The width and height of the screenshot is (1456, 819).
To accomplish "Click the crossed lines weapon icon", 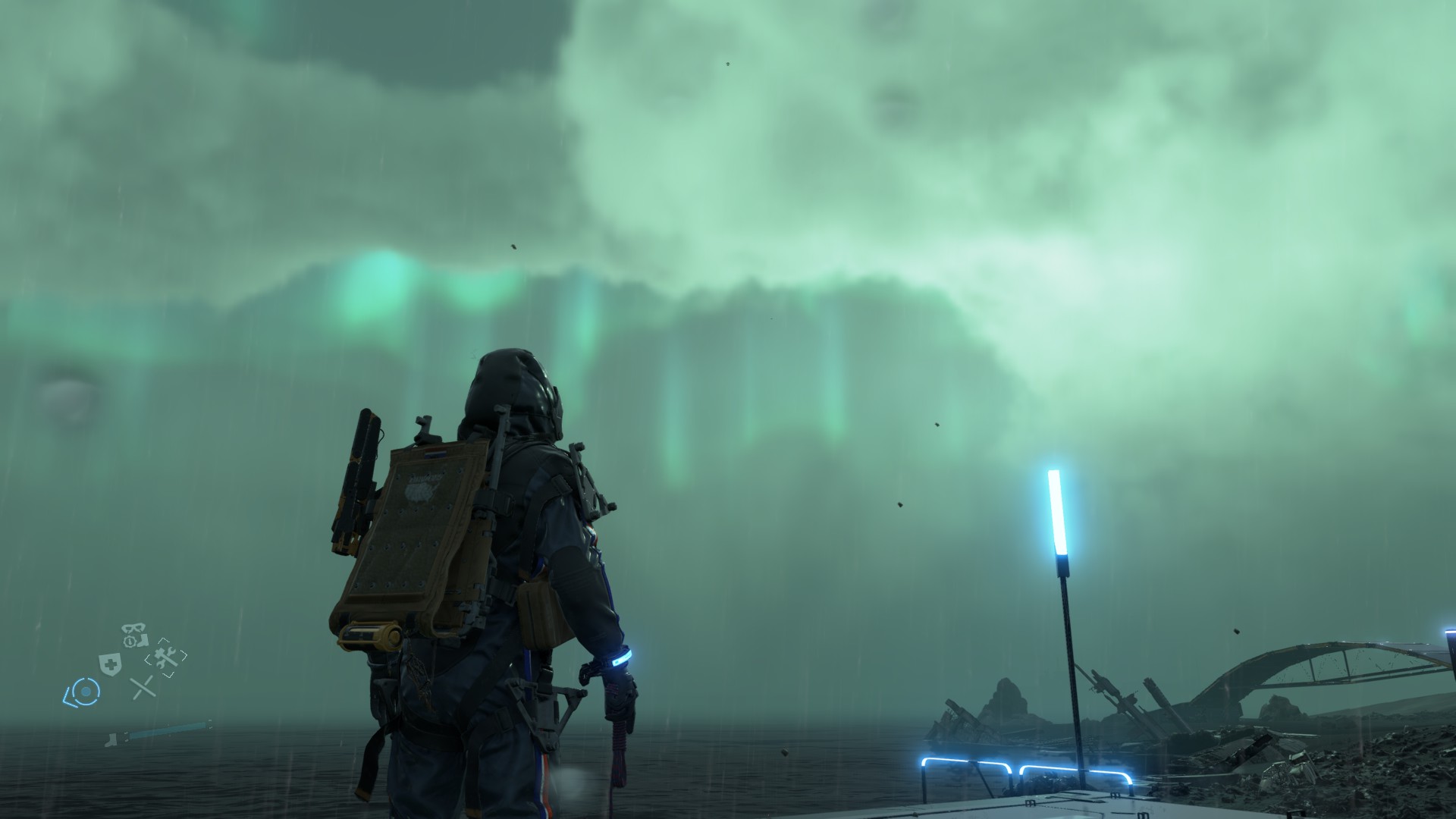I will pyautogui.click(x=142, y=687).
